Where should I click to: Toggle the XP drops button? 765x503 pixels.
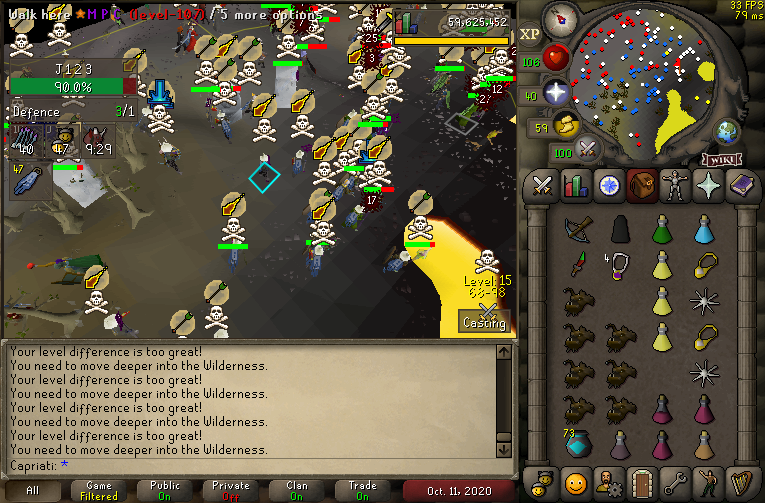pos(530,34)
